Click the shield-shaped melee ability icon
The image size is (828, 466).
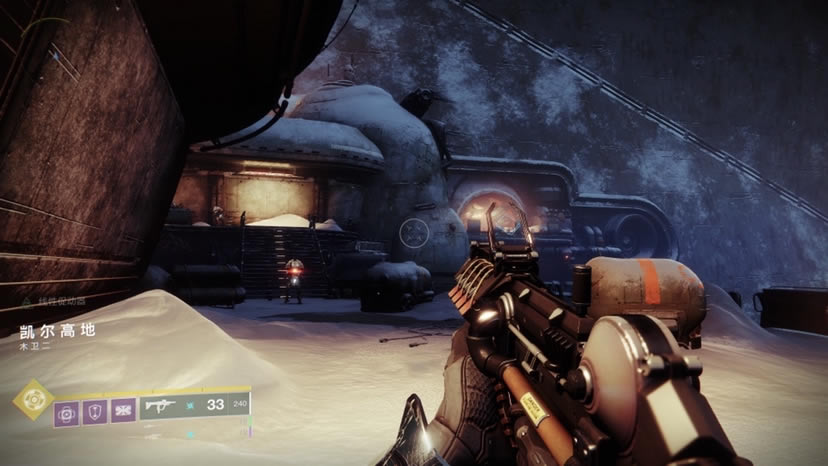pos(95,411)
